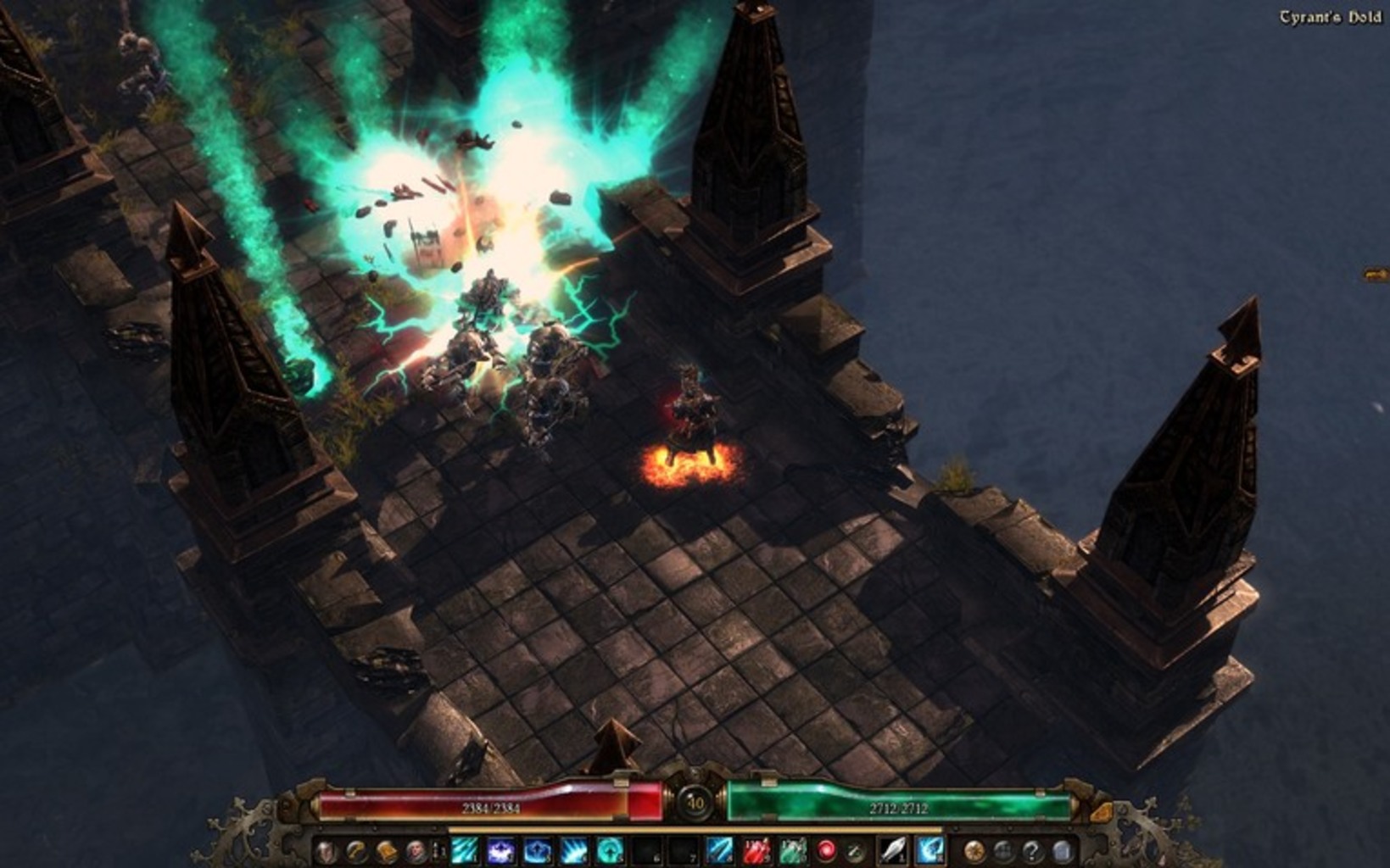Image resolution: width=1390 pixels, height=868 pixels.
Task: Open the character sheet helmet icon
Action: (x=327, y=851)
